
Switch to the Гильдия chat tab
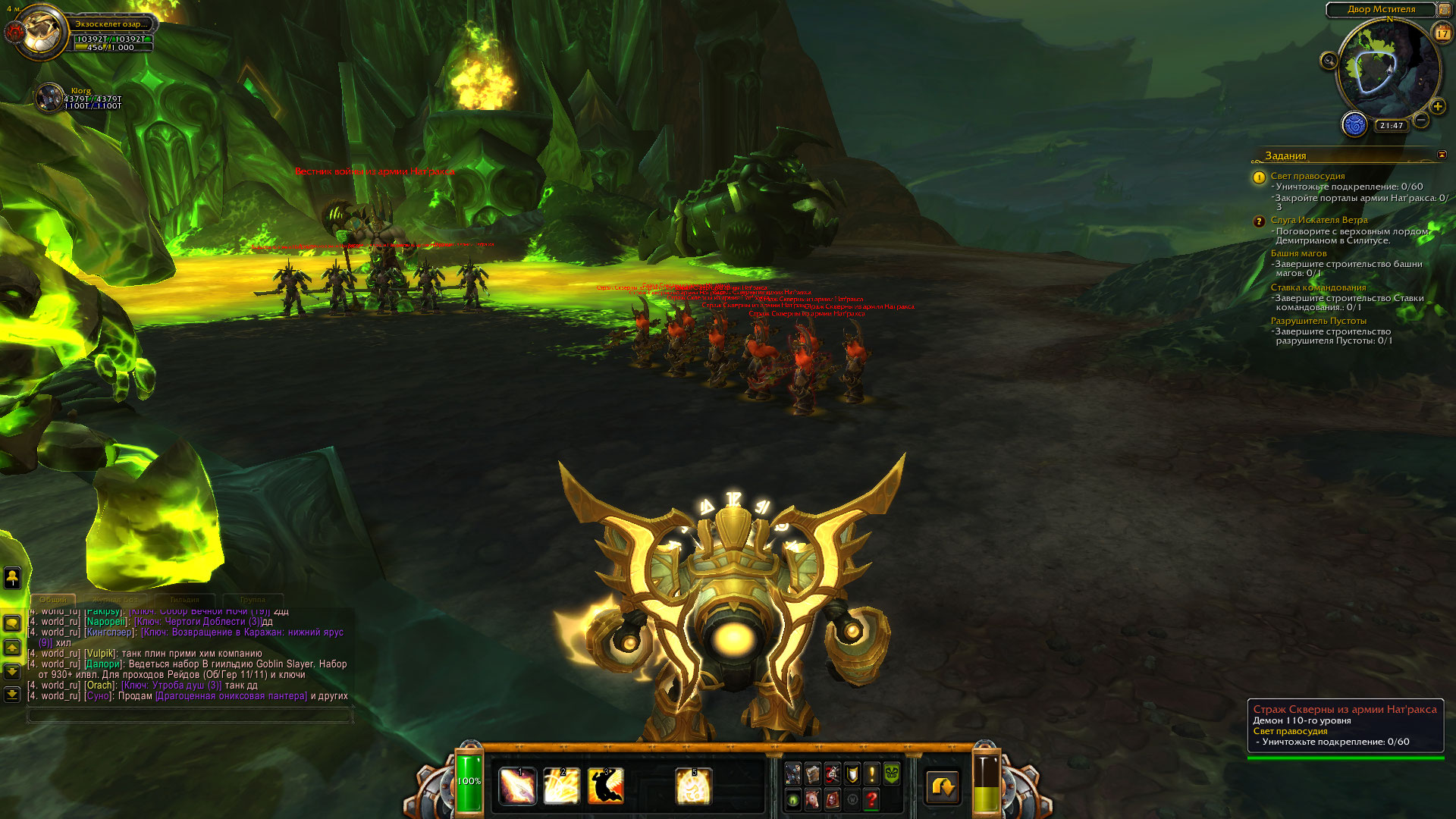tap(184, 600)
